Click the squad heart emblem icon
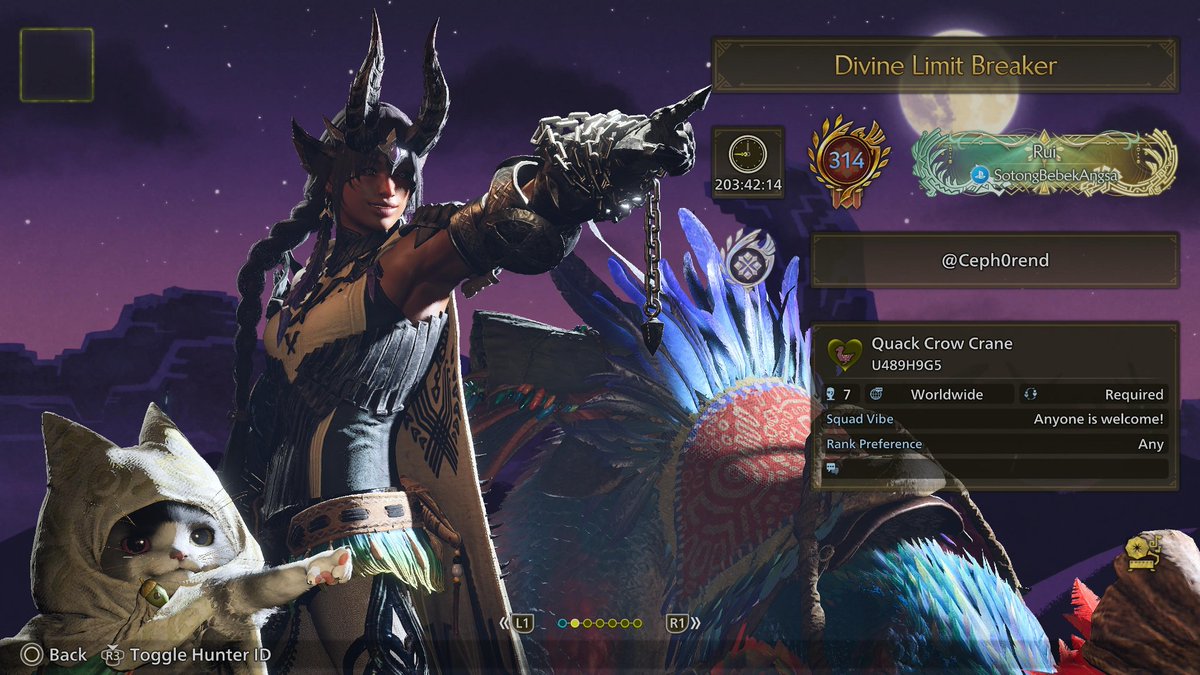The image size is (1200, 675). pos(845,353)
